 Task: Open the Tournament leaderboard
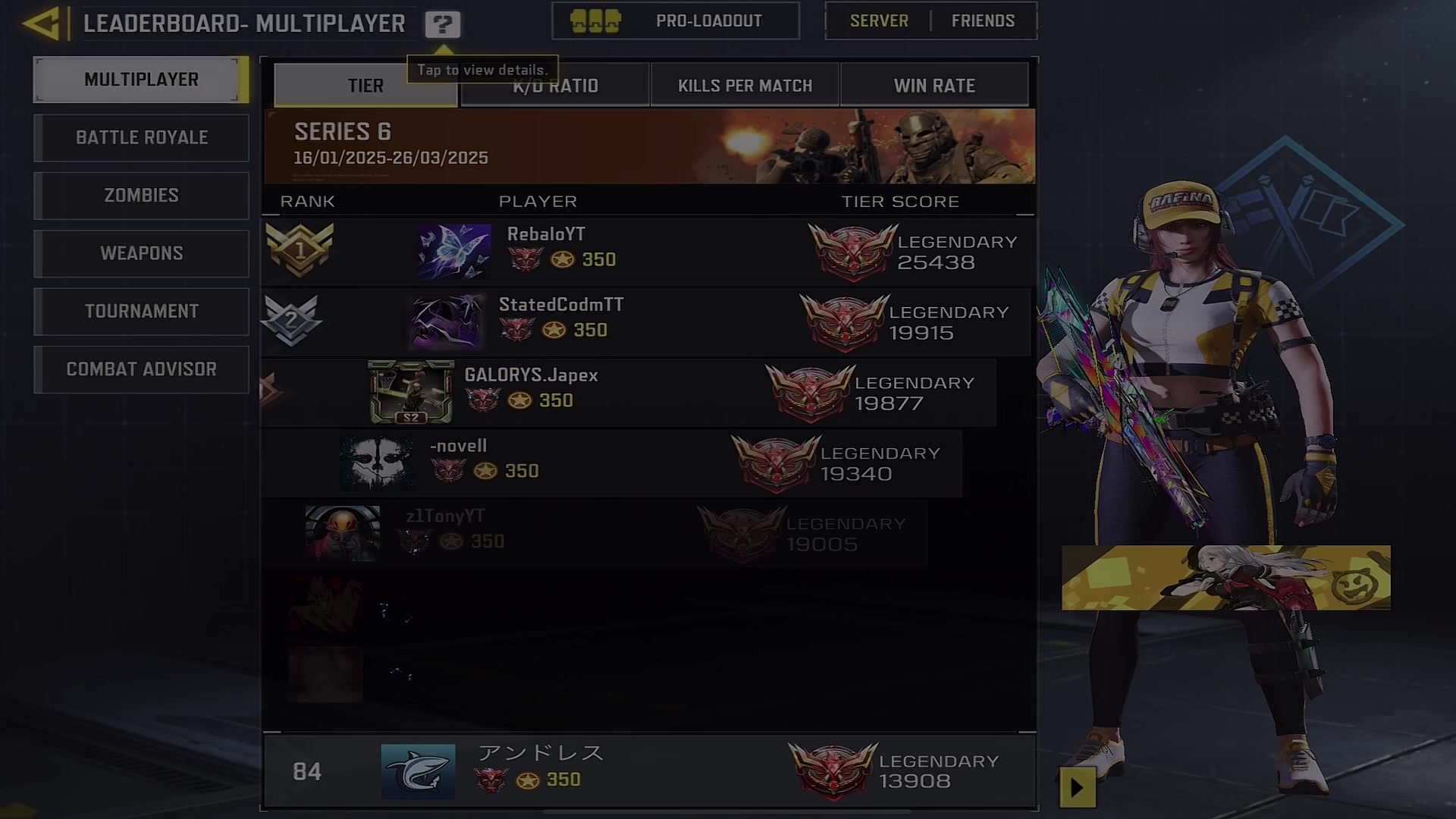tap(141, 312)
